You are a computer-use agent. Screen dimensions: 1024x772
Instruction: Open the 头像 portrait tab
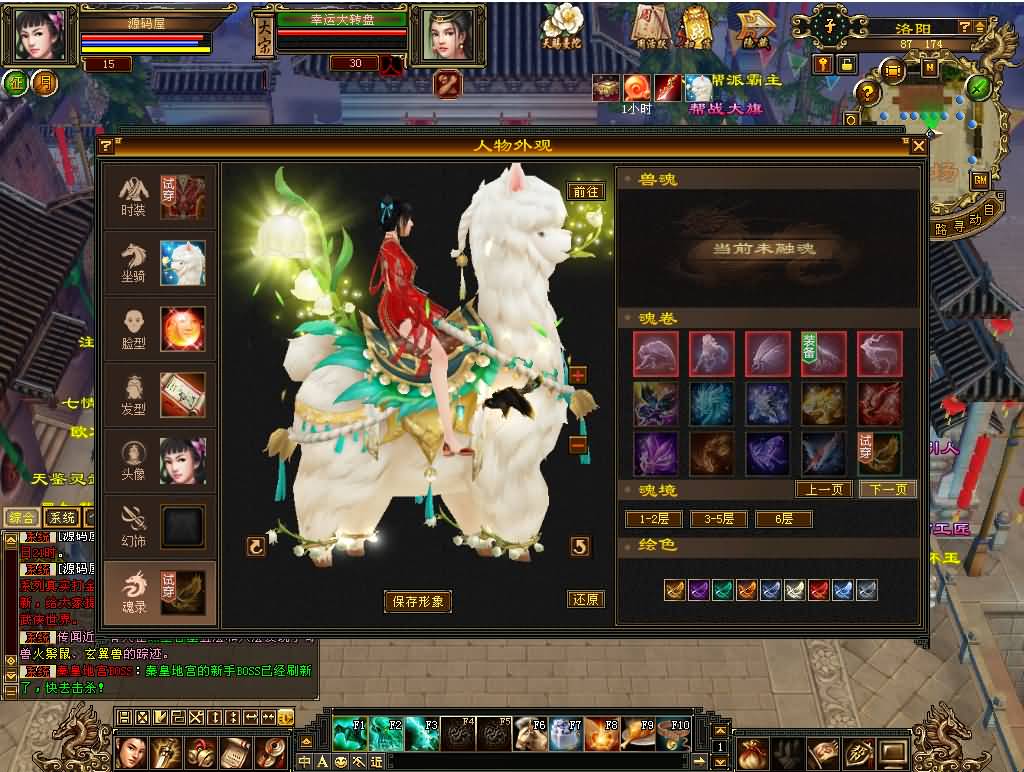[160, 461]
